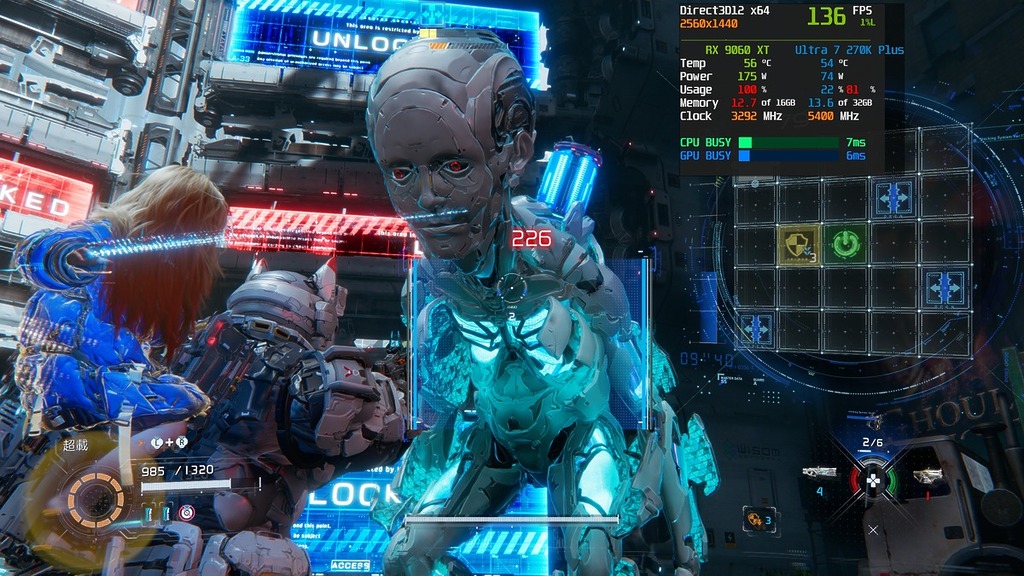The image size is (1024, 576).
Task: Select the yellow shield tile on the hacking grid
Action: (x=798, y=244)
